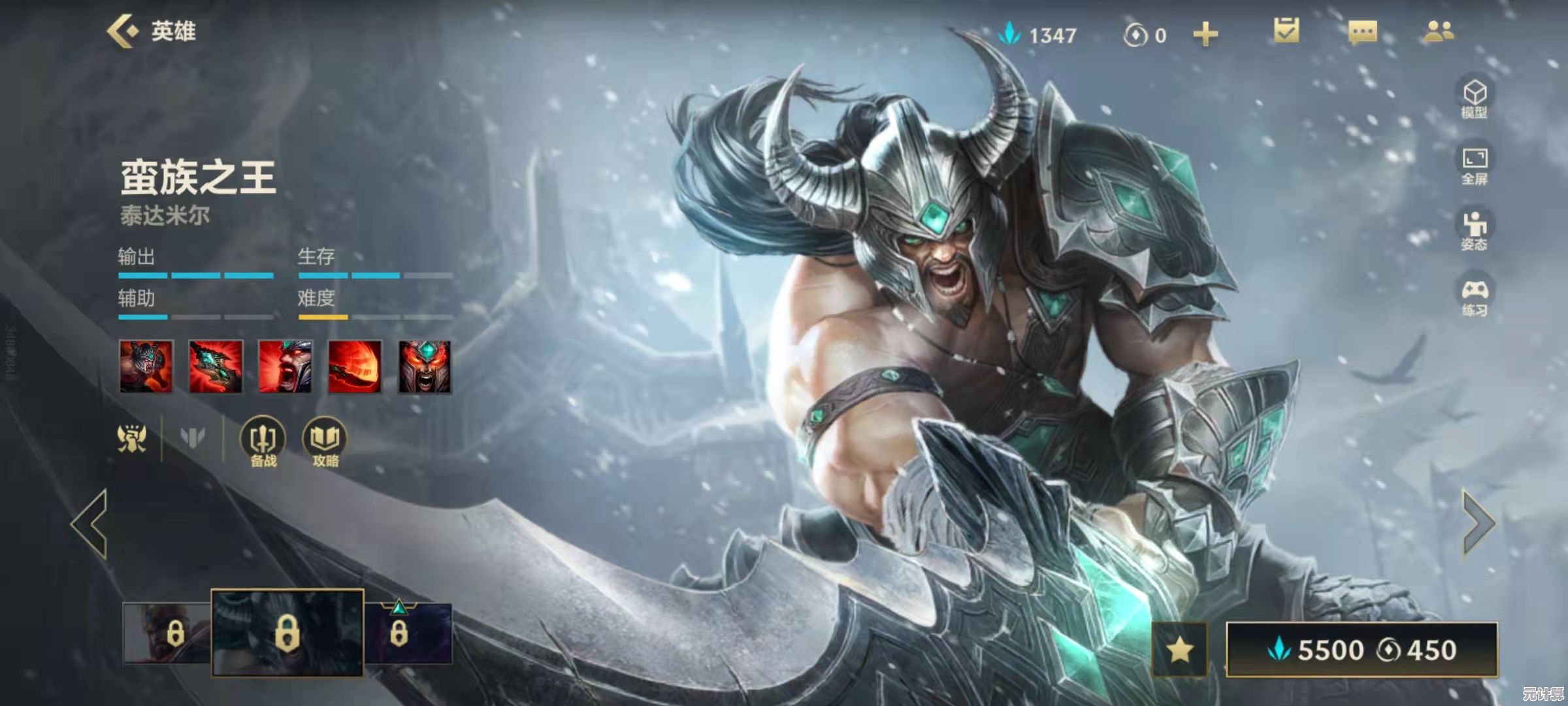Open the chat speech bubble
Screen dimensions: 1568x706
coord(1363,32)
